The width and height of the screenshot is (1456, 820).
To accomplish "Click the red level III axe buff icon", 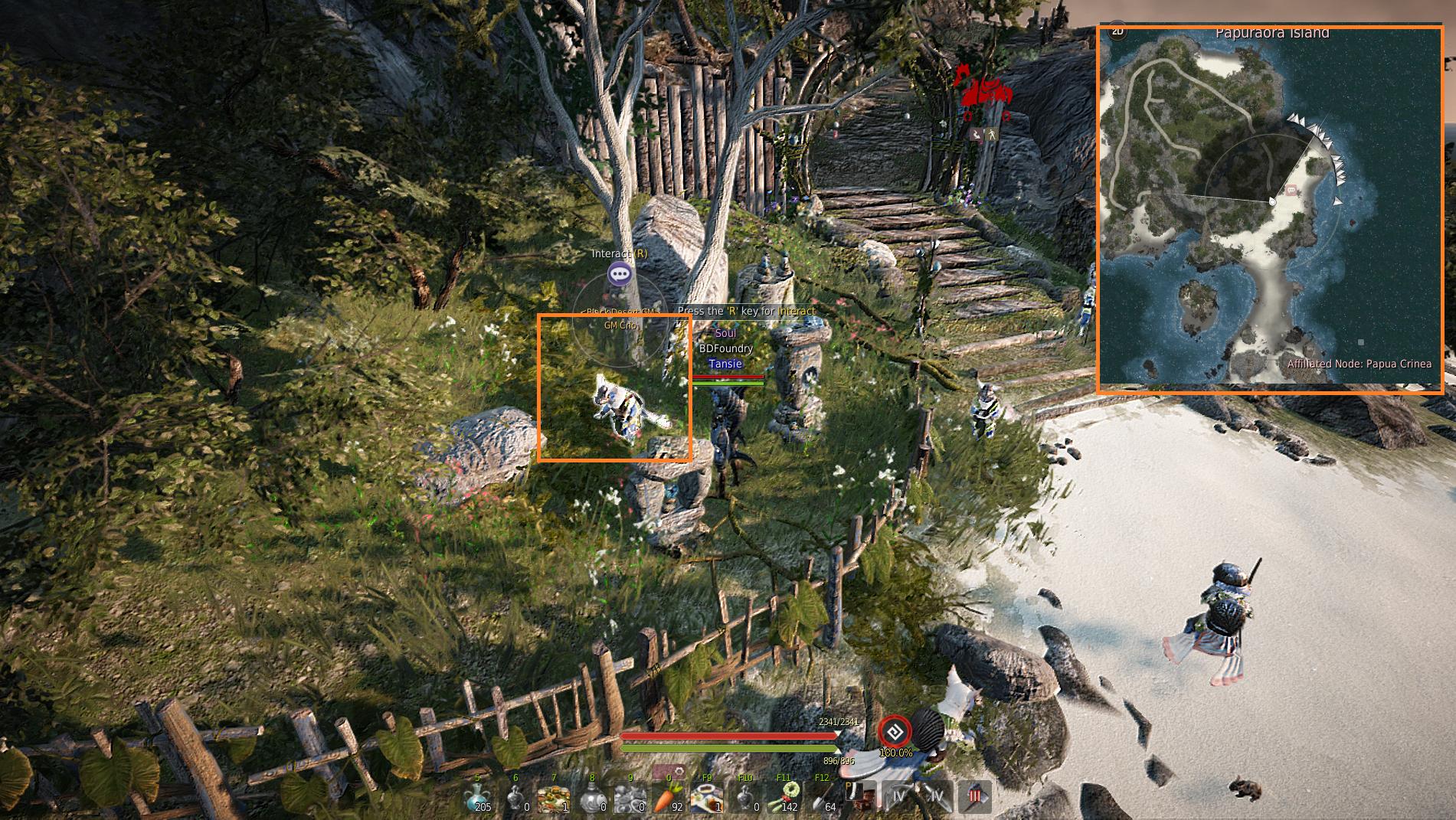I will pos(975,796).
